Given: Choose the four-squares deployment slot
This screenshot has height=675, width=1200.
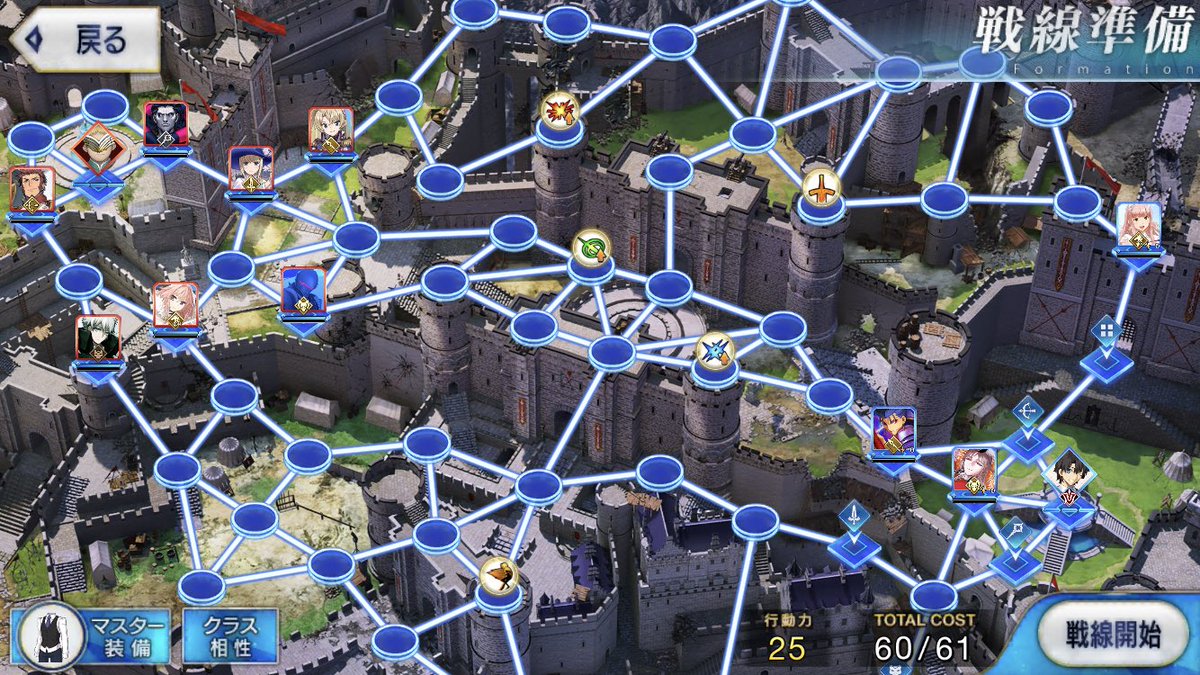Looking at the screenshot, I should tap(1105, 330).
